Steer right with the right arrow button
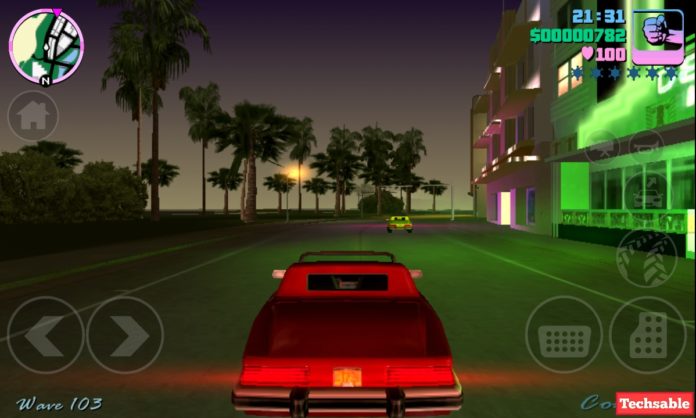 [125, 335]
